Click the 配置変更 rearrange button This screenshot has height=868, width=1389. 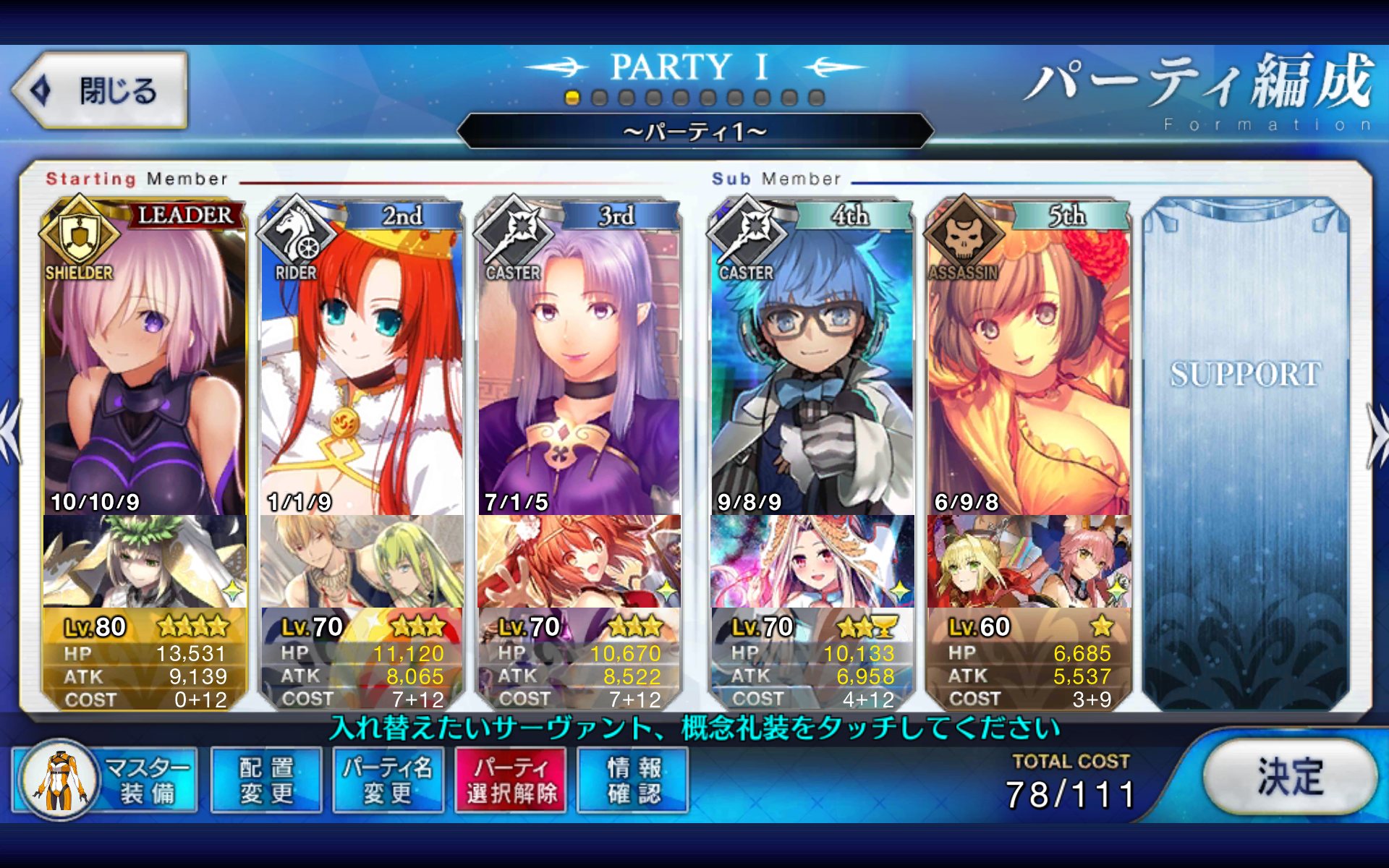coord(266,780)
